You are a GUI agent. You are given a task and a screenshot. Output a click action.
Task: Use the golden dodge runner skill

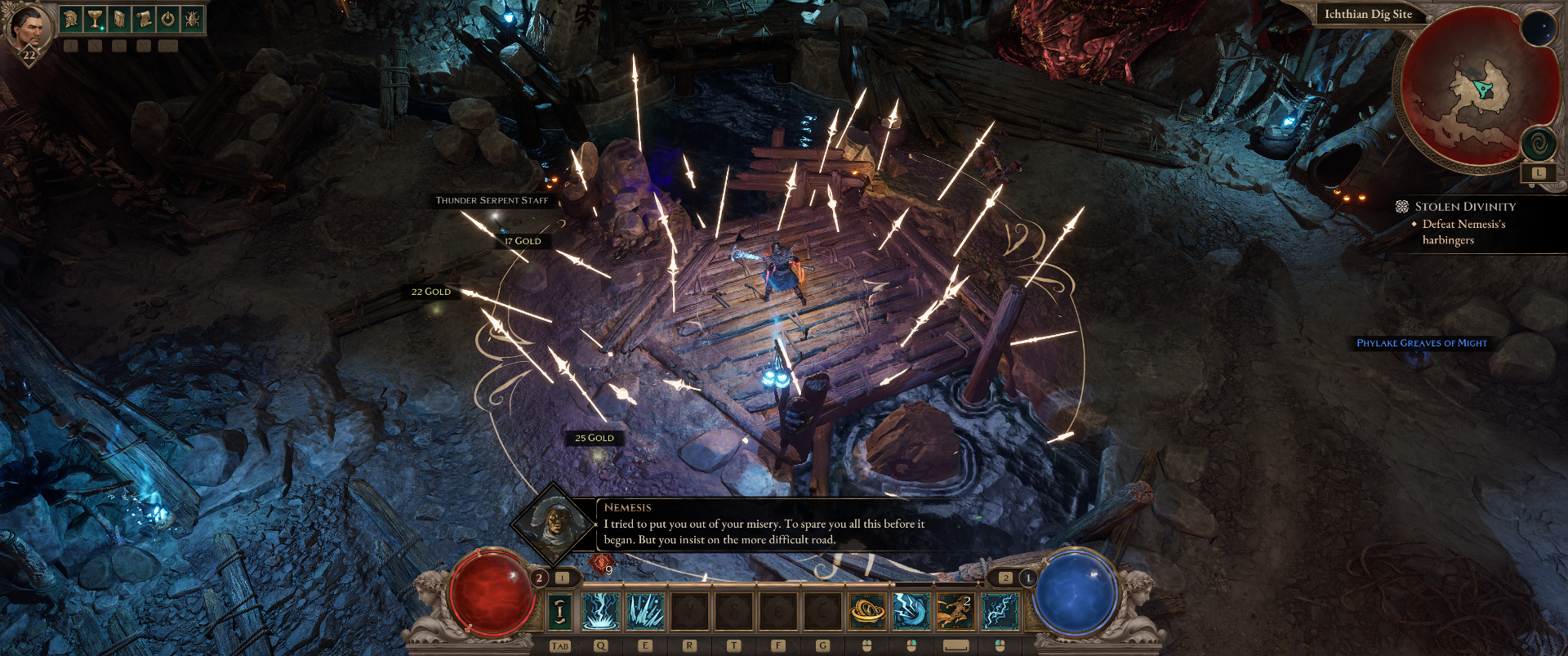pos(955,611)
